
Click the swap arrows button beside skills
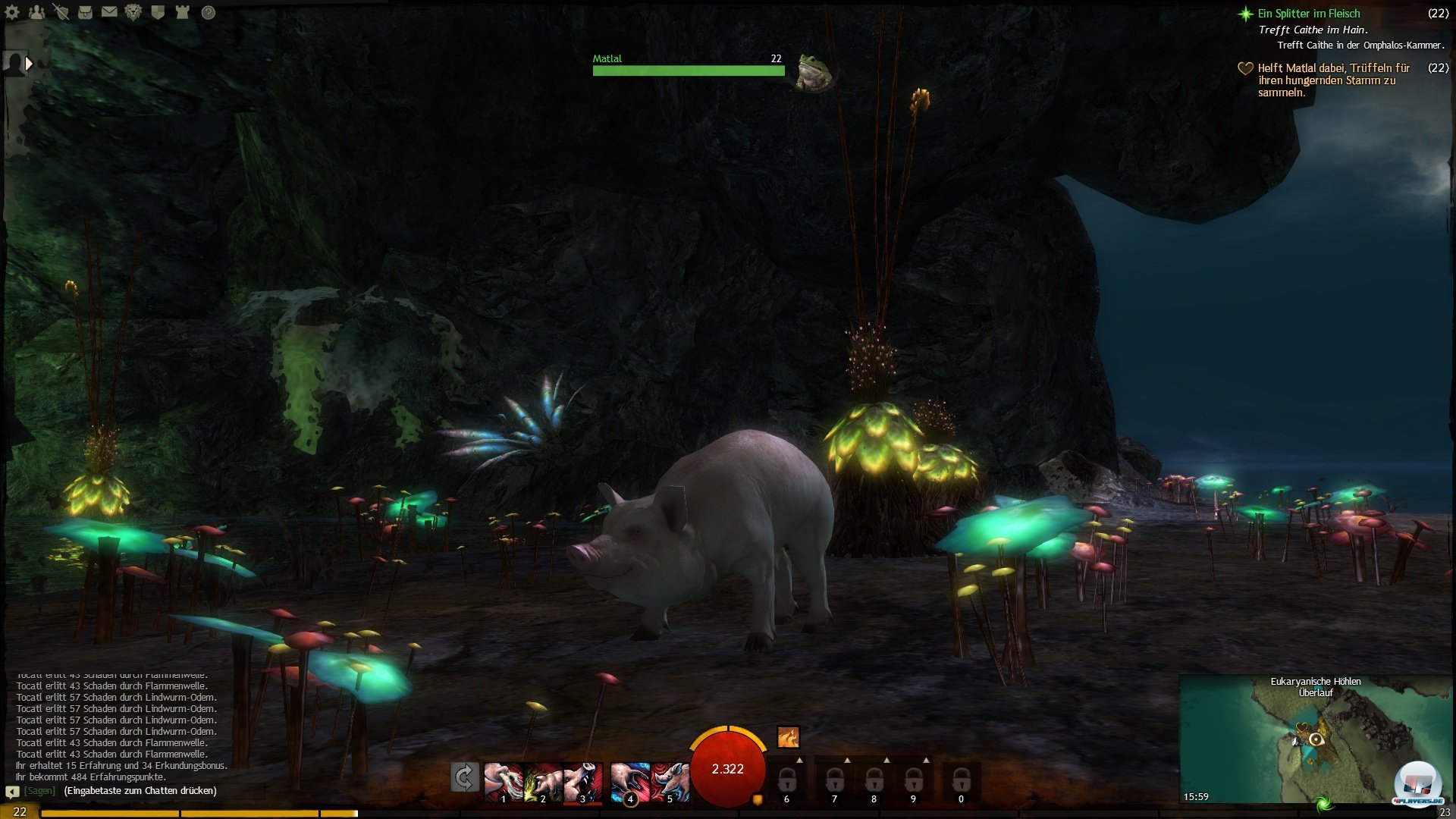click(x=464, y=777)
